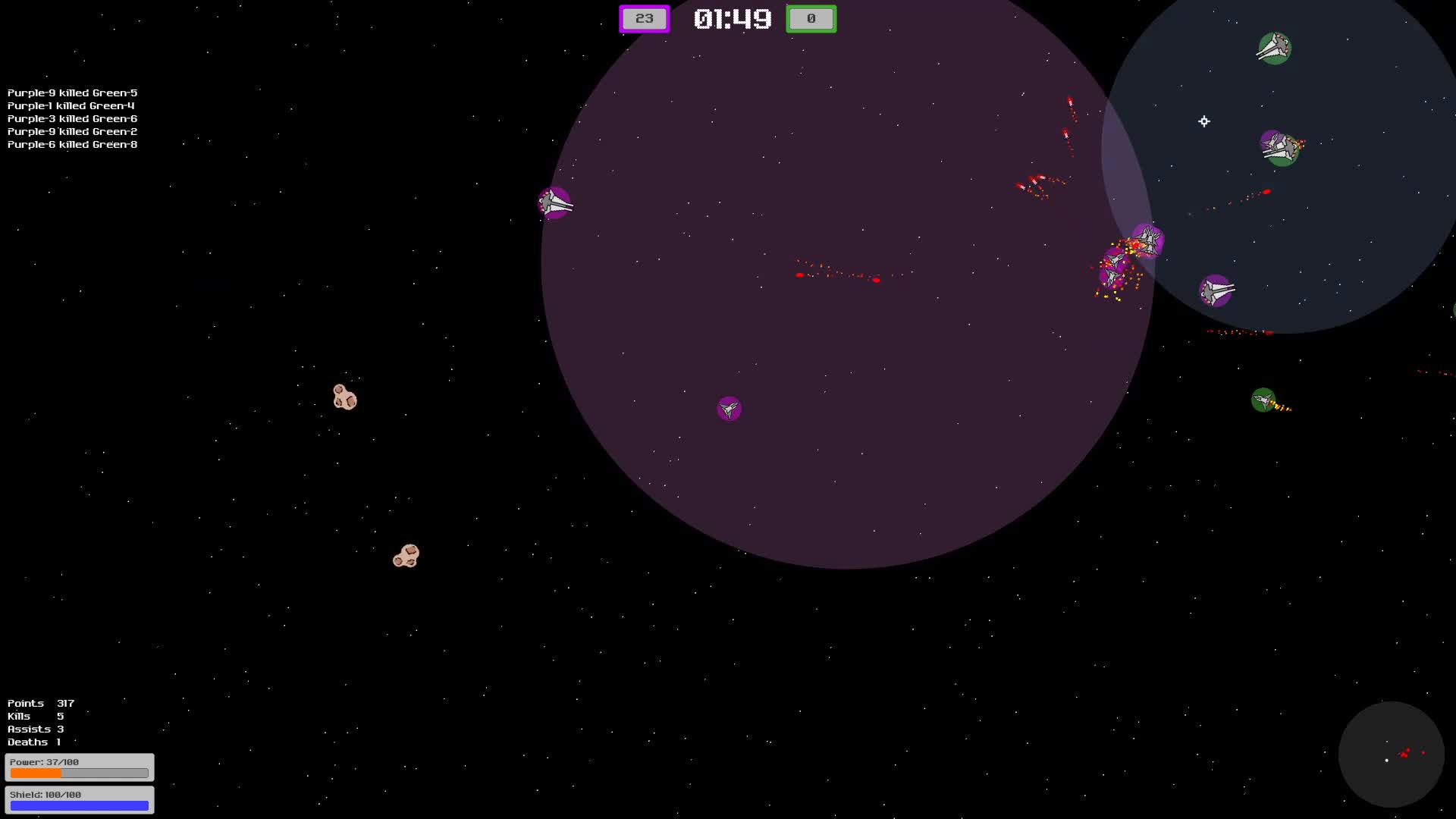1456x819 pixels.
Task: Click the kill feed entry 'Purple-6 killed Green-8'
Action: (71, 144)
